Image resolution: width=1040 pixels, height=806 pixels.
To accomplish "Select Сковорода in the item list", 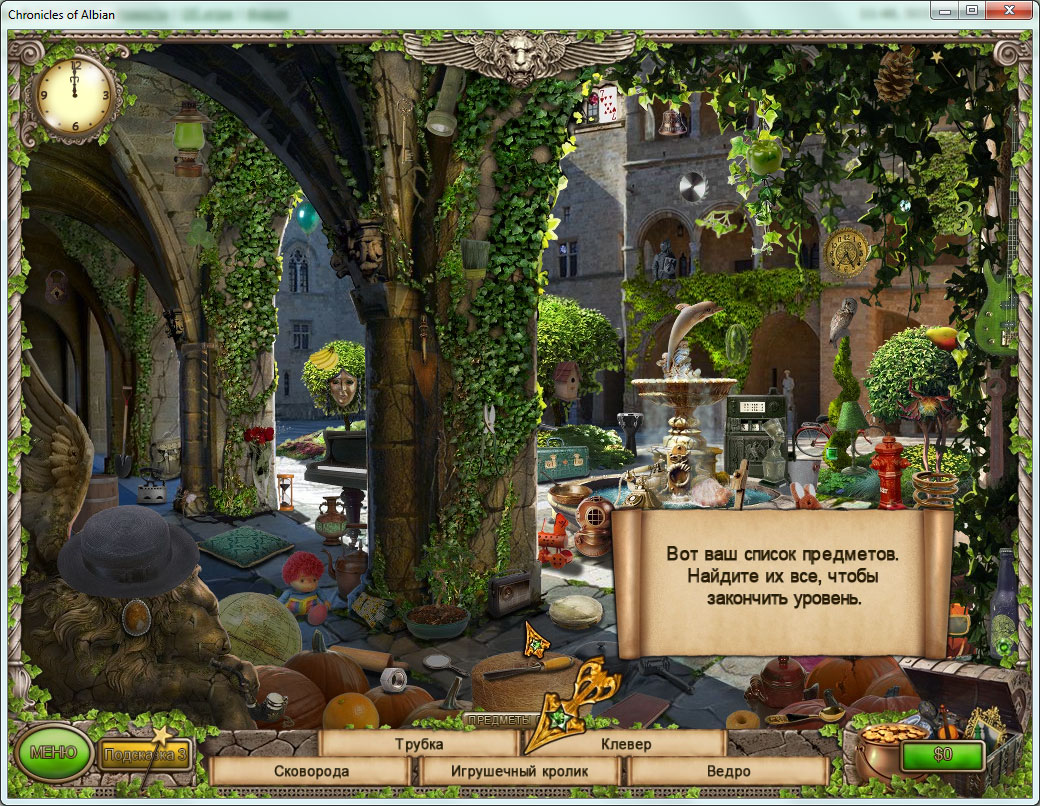I will 311,771.
